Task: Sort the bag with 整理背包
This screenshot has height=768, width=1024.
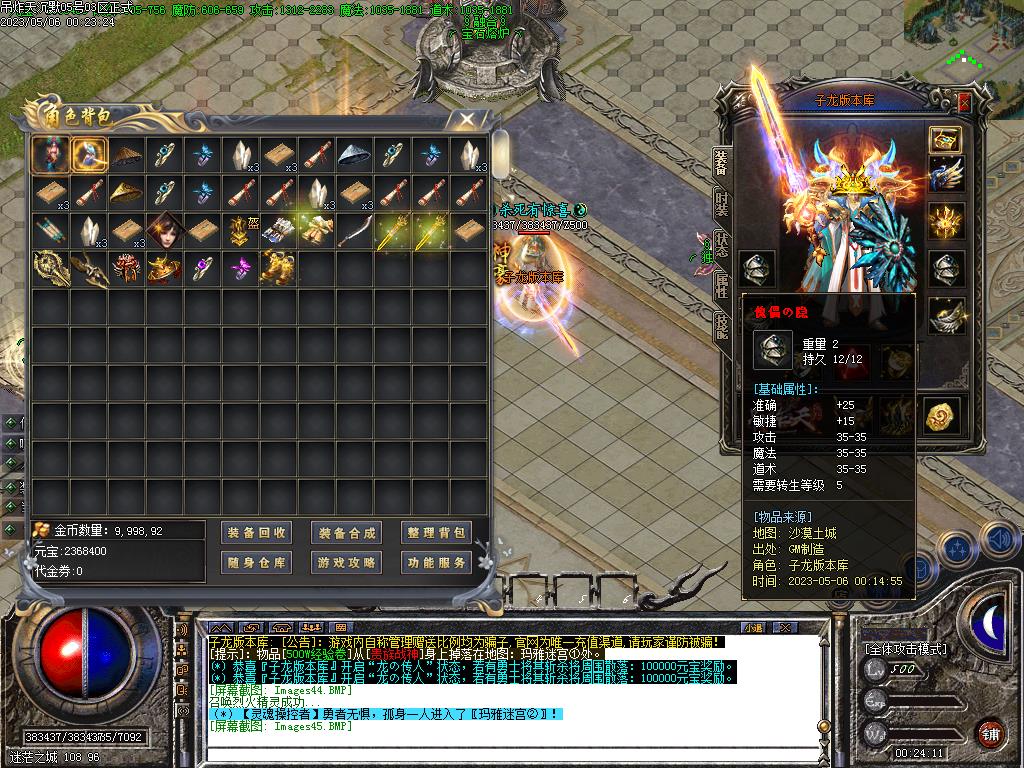Action: click(436, 533)
